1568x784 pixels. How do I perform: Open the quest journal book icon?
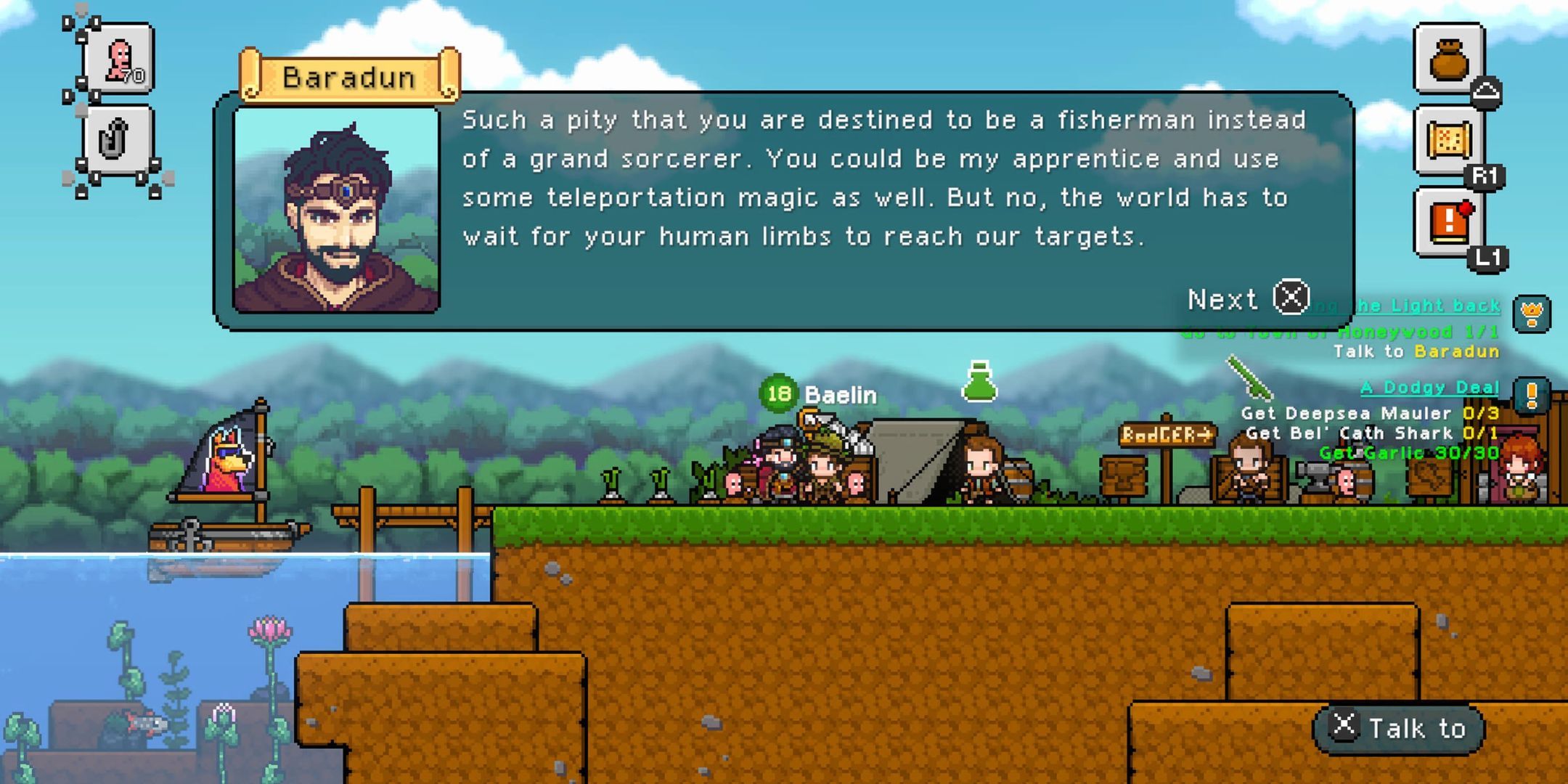(x=1450, y=222)
